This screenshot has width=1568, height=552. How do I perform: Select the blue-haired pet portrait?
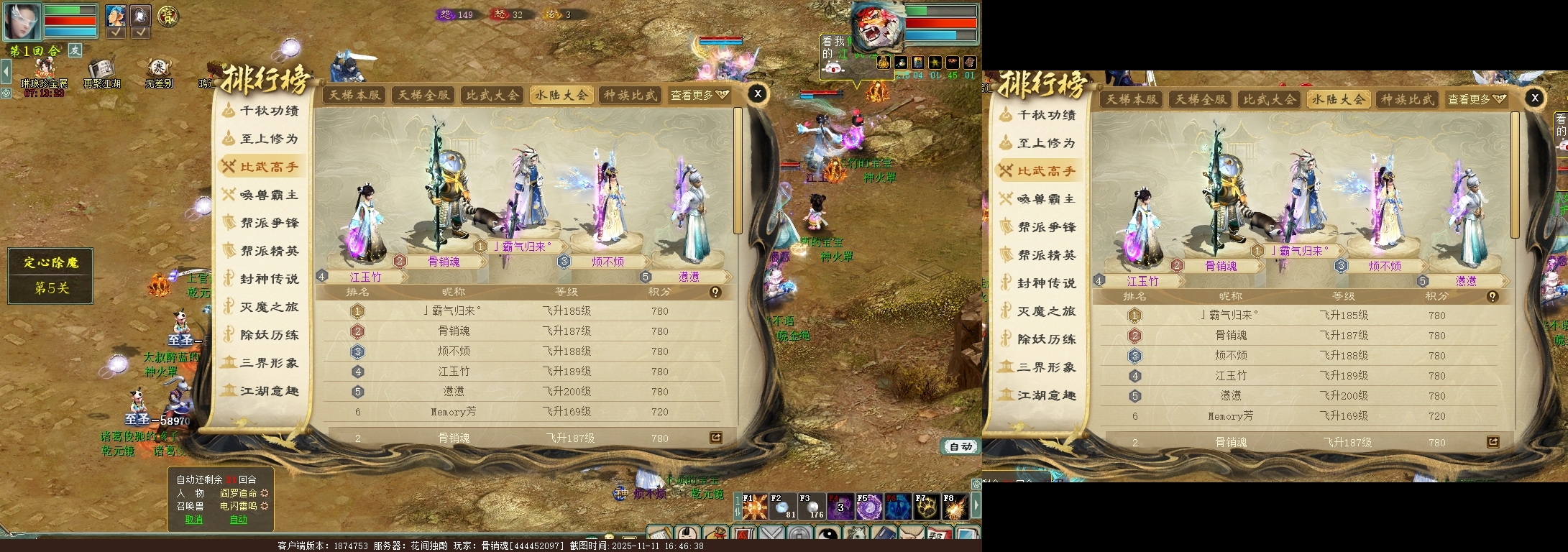116,15
